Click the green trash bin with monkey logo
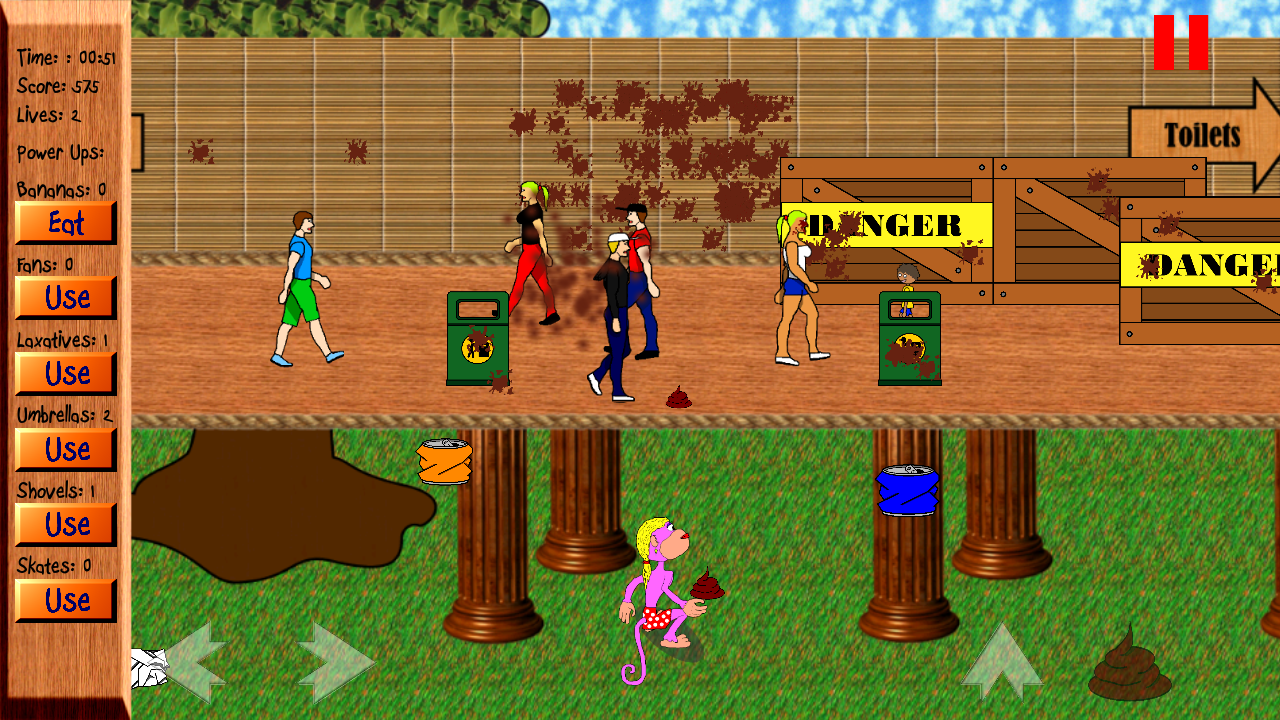 476,340
